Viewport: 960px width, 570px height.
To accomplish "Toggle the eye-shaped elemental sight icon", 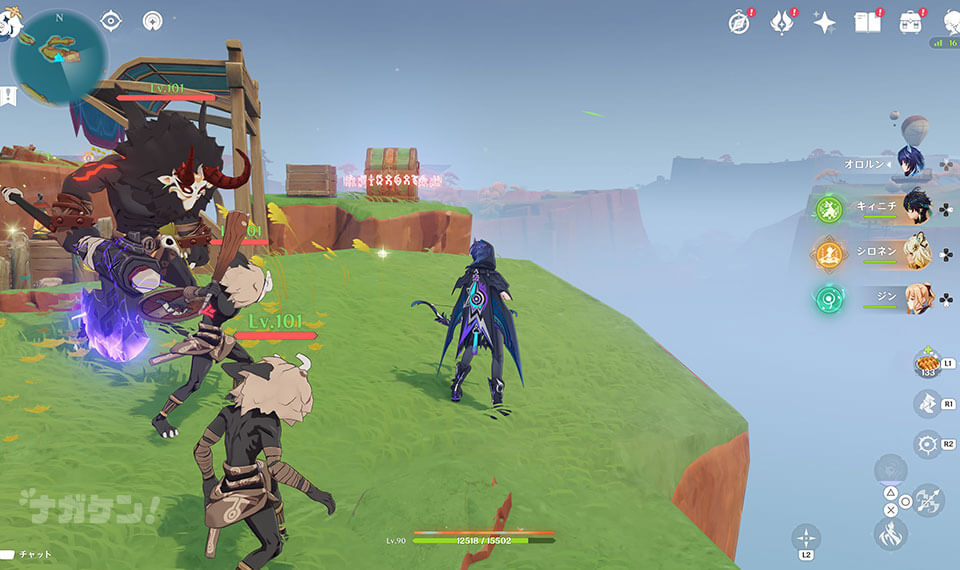I will 111,20.
